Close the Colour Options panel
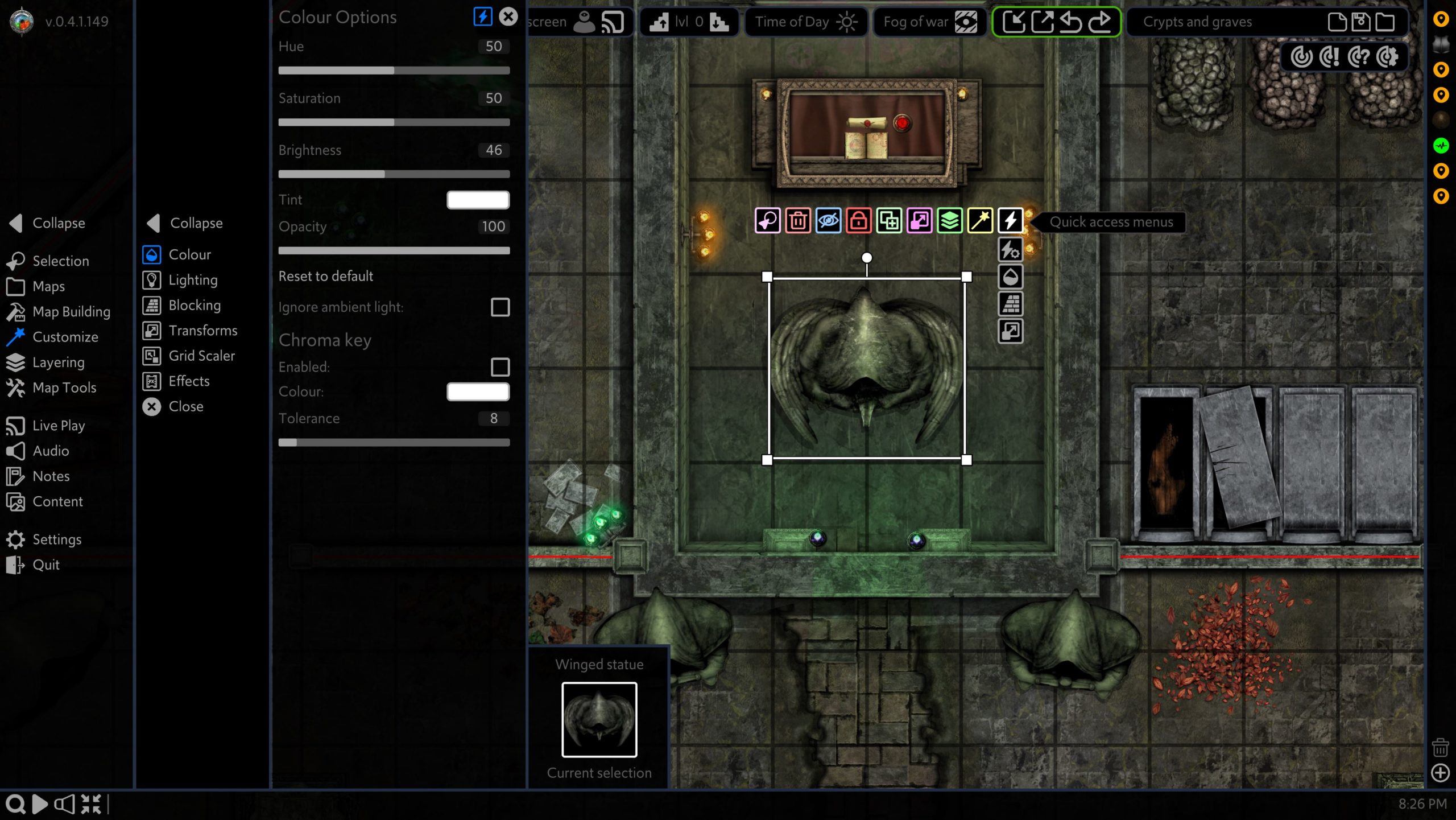Screen dimensions: 1456x820 508,17
